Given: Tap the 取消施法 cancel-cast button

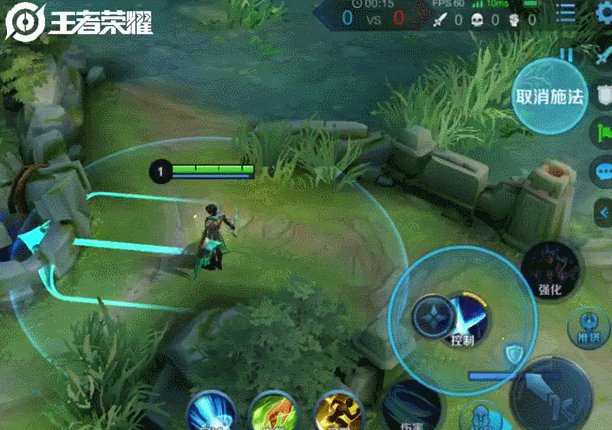Looking at the screenshot, I should pos(547,97).
